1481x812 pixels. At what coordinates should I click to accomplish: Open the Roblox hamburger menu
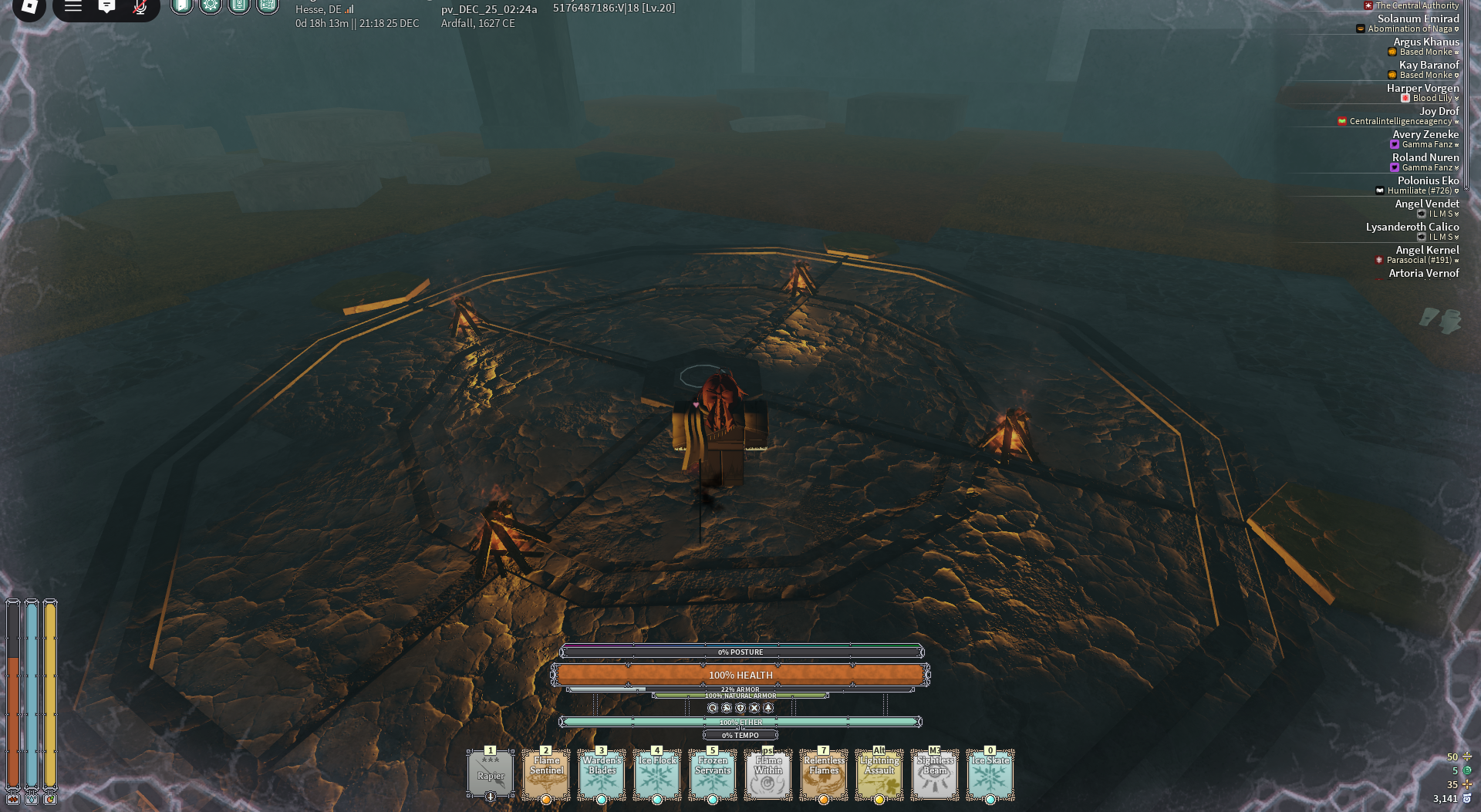pyautogui.click(x=73, y=7)
